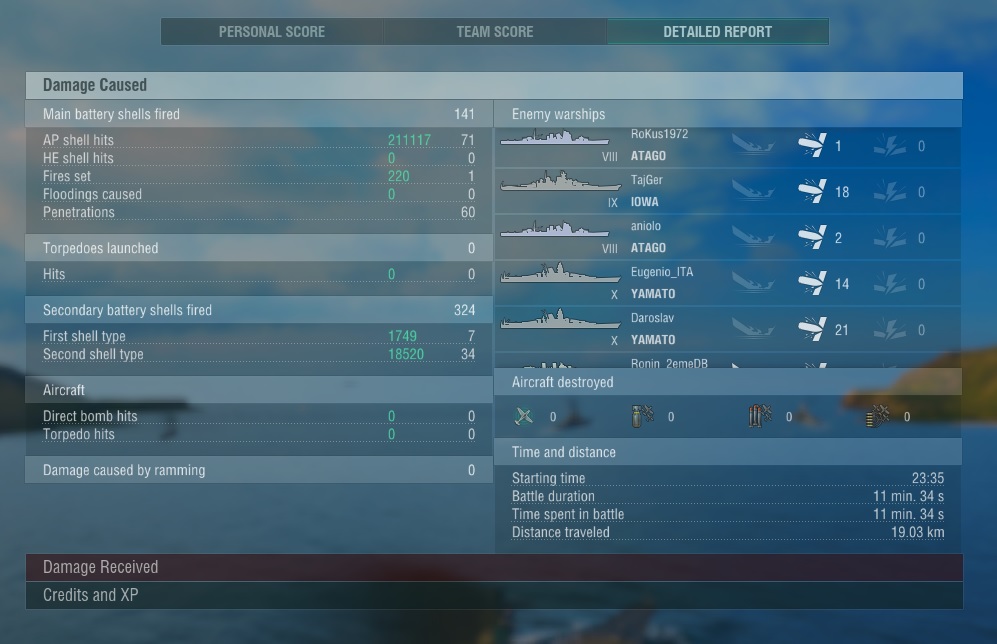
Task: Select TajGer's Iowa row
Action: point(728,192)
